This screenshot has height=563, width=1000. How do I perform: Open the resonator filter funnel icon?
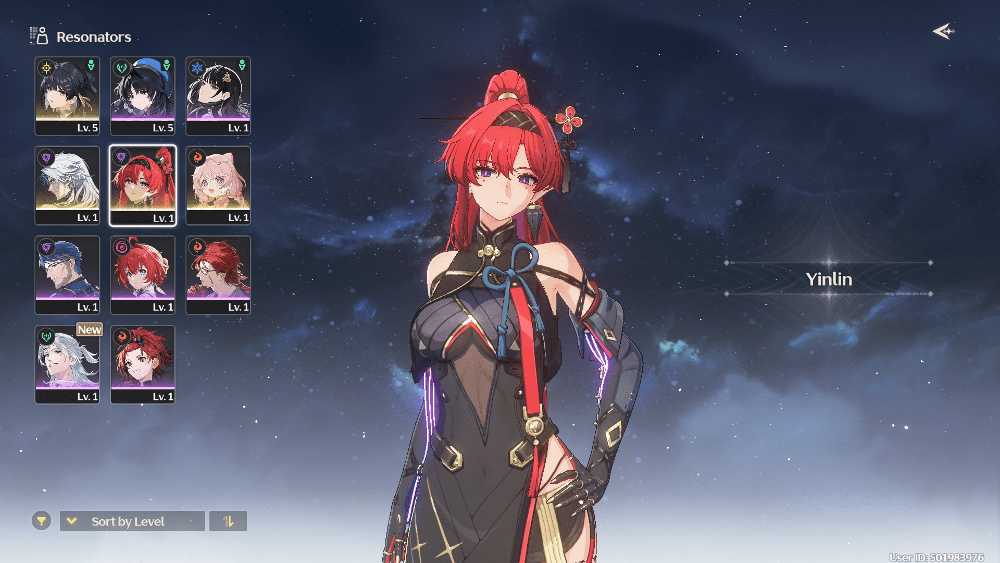point(41,521)
